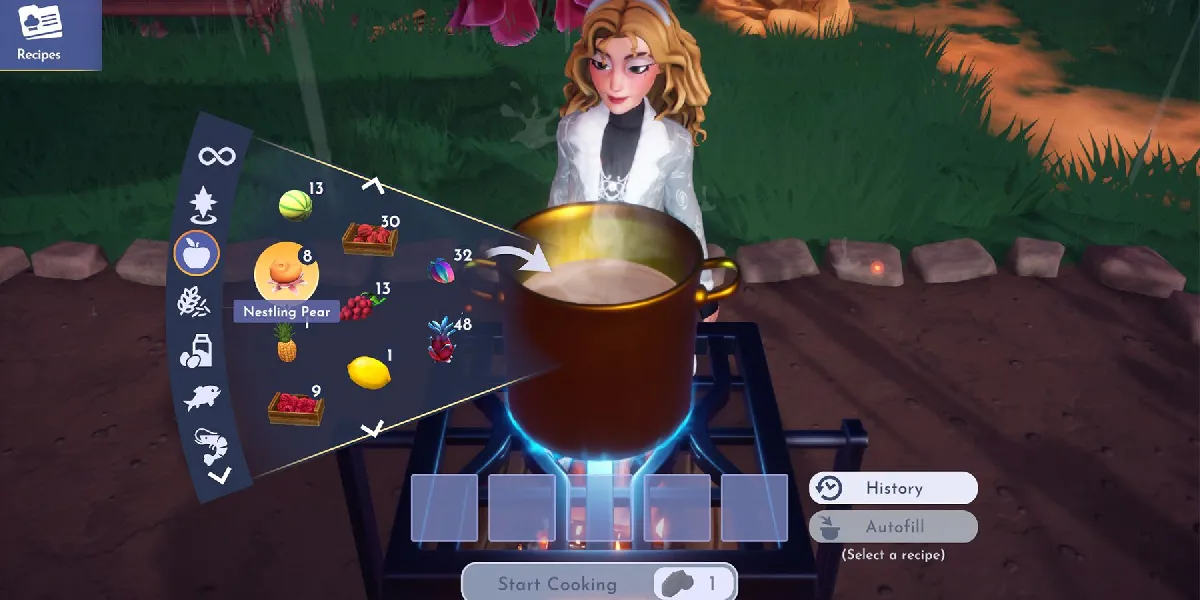This screenshot has height=600, width=1200.
Task: Choose the pineapple ingredient
Action: [x=286, y=345]
